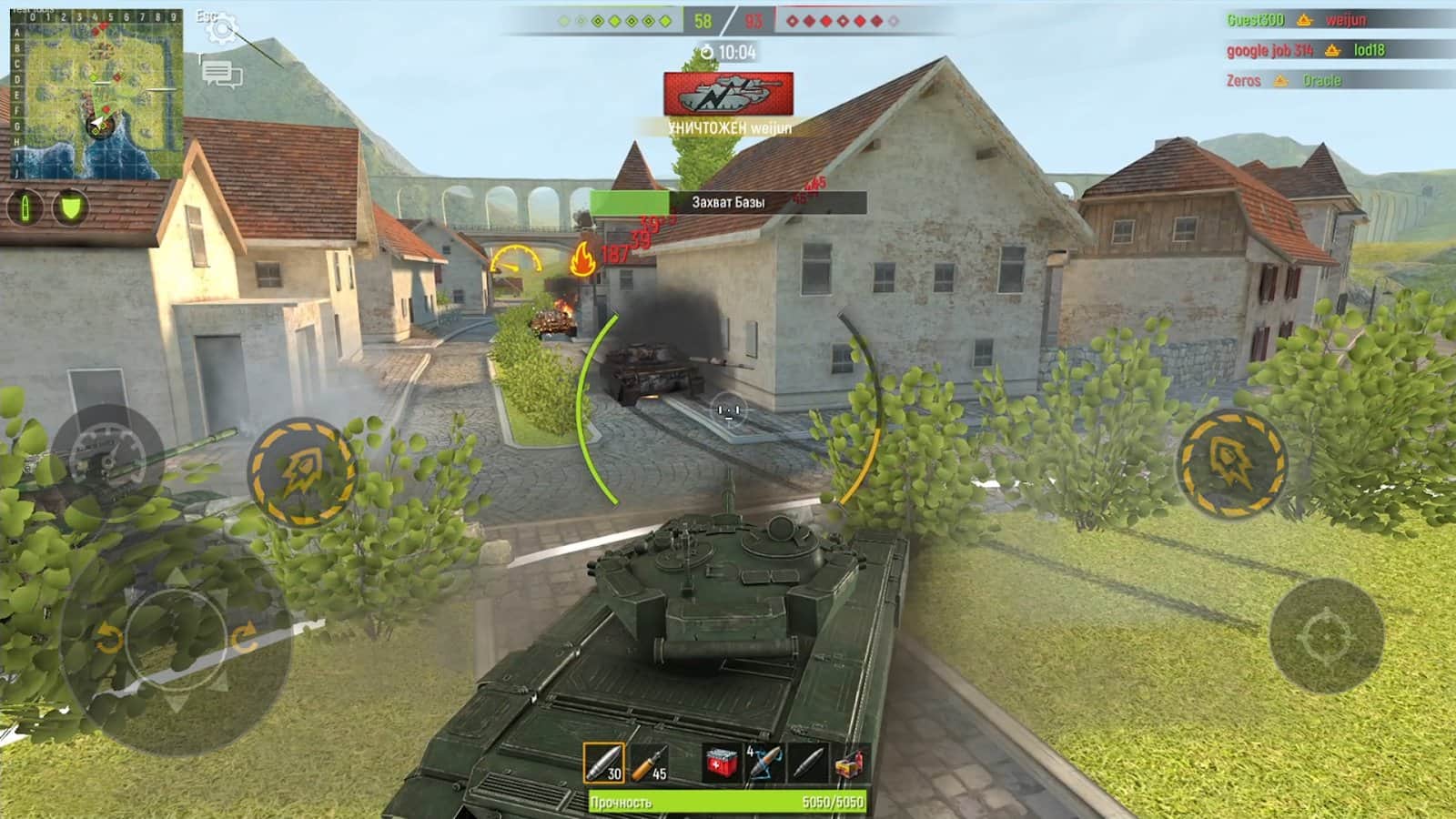
Task: Activate the adrenaline shell consumable marked 4
Action: click(x=763, y=763)
